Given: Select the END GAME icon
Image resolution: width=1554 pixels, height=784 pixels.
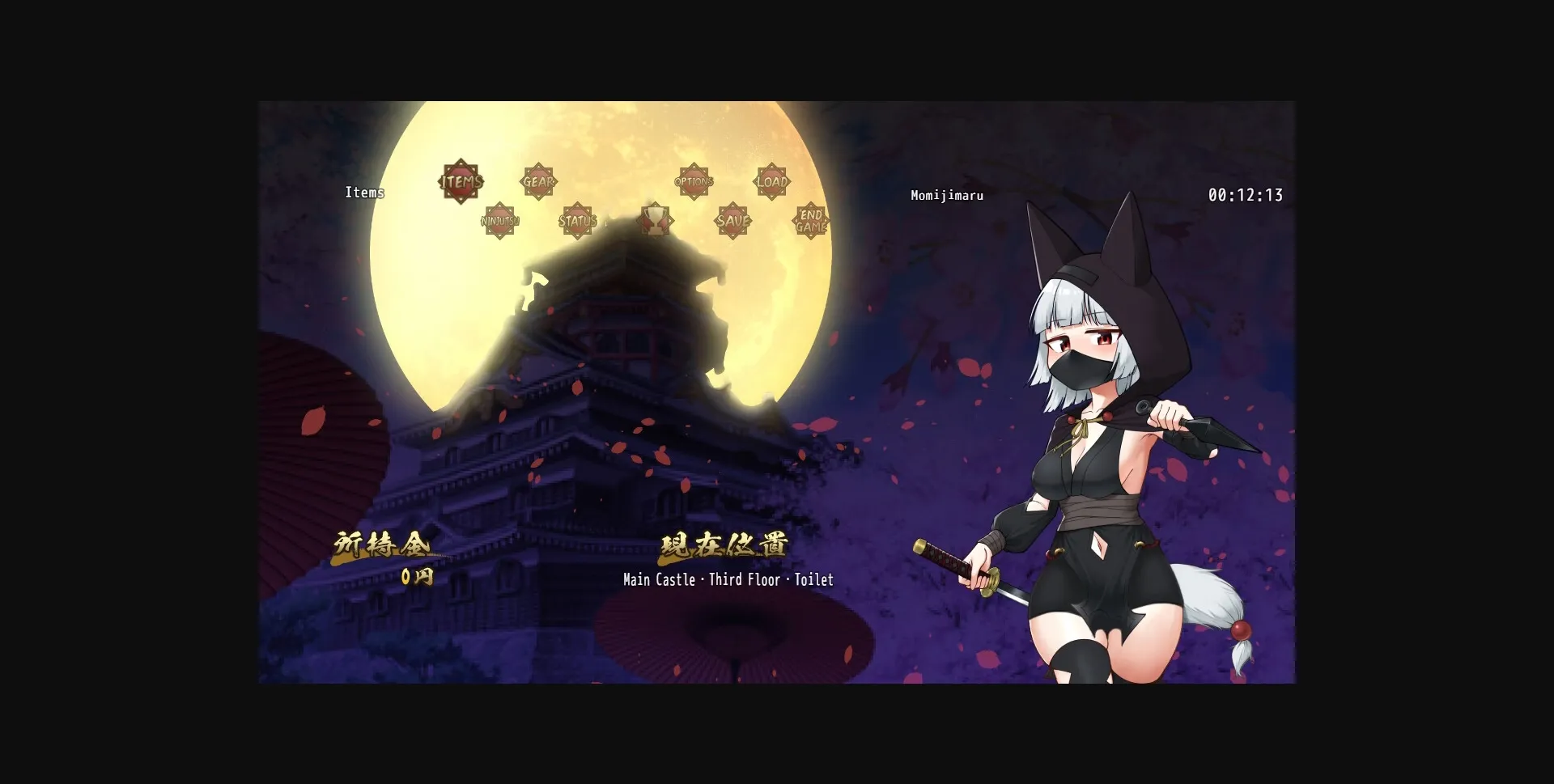Looking at the screenshot, I should click(809, 220).
